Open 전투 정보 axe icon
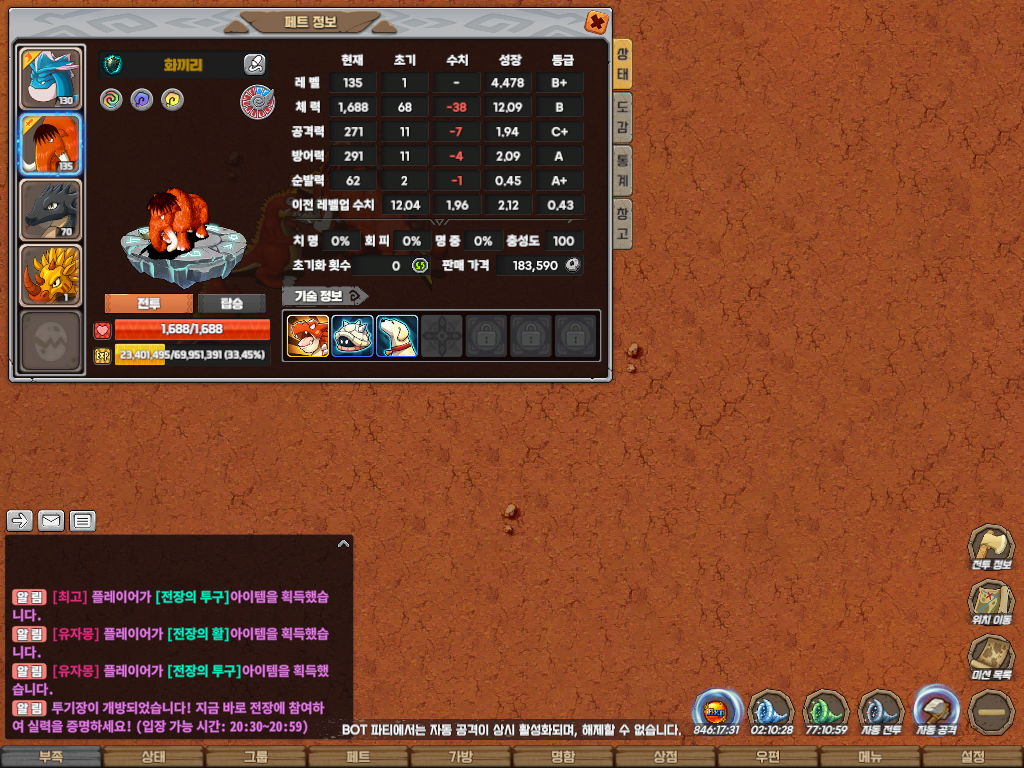 990,548
